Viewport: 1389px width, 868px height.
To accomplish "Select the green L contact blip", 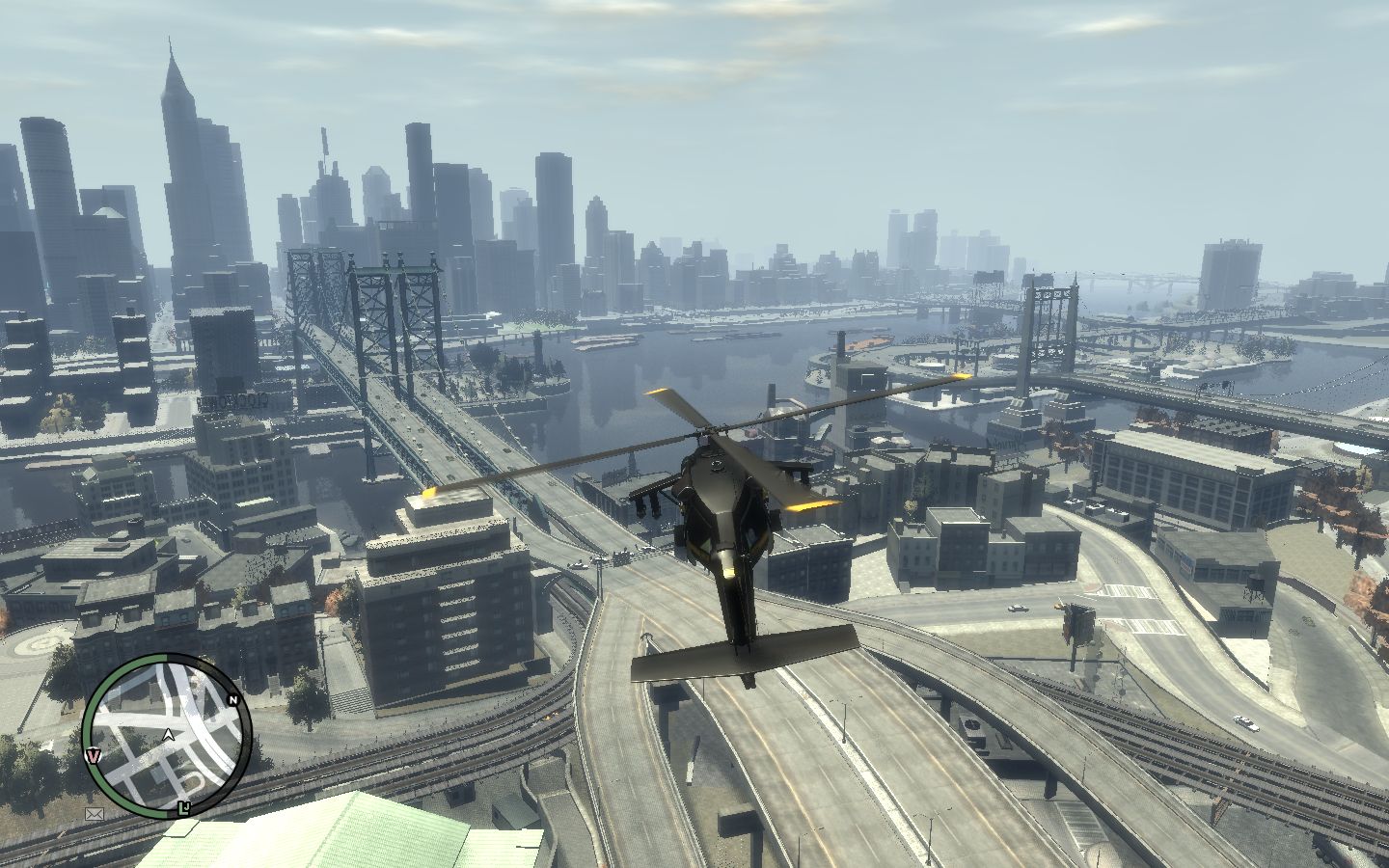I will tap(183, 805).
